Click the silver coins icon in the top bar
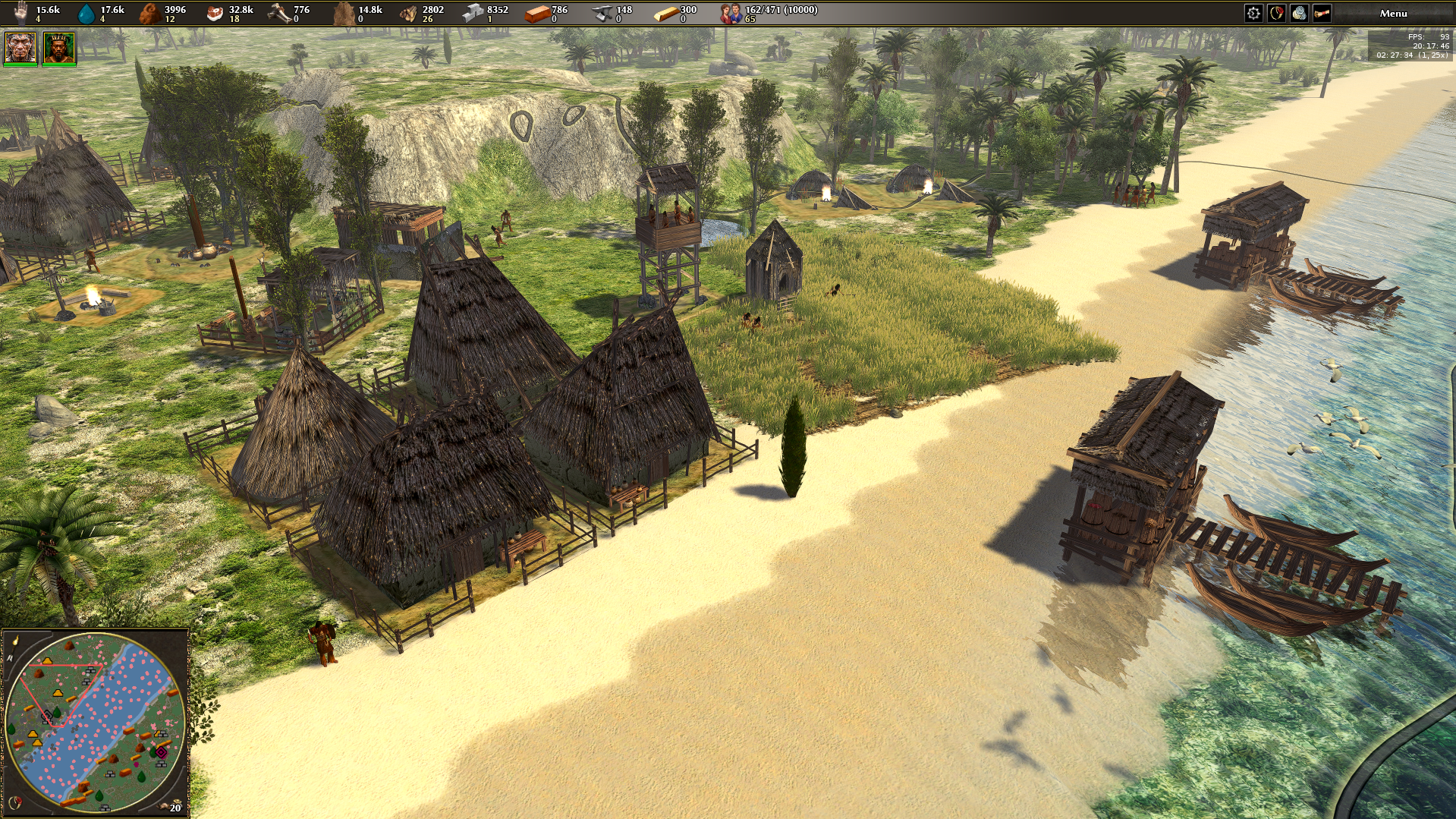 (x=1299, y=13)
